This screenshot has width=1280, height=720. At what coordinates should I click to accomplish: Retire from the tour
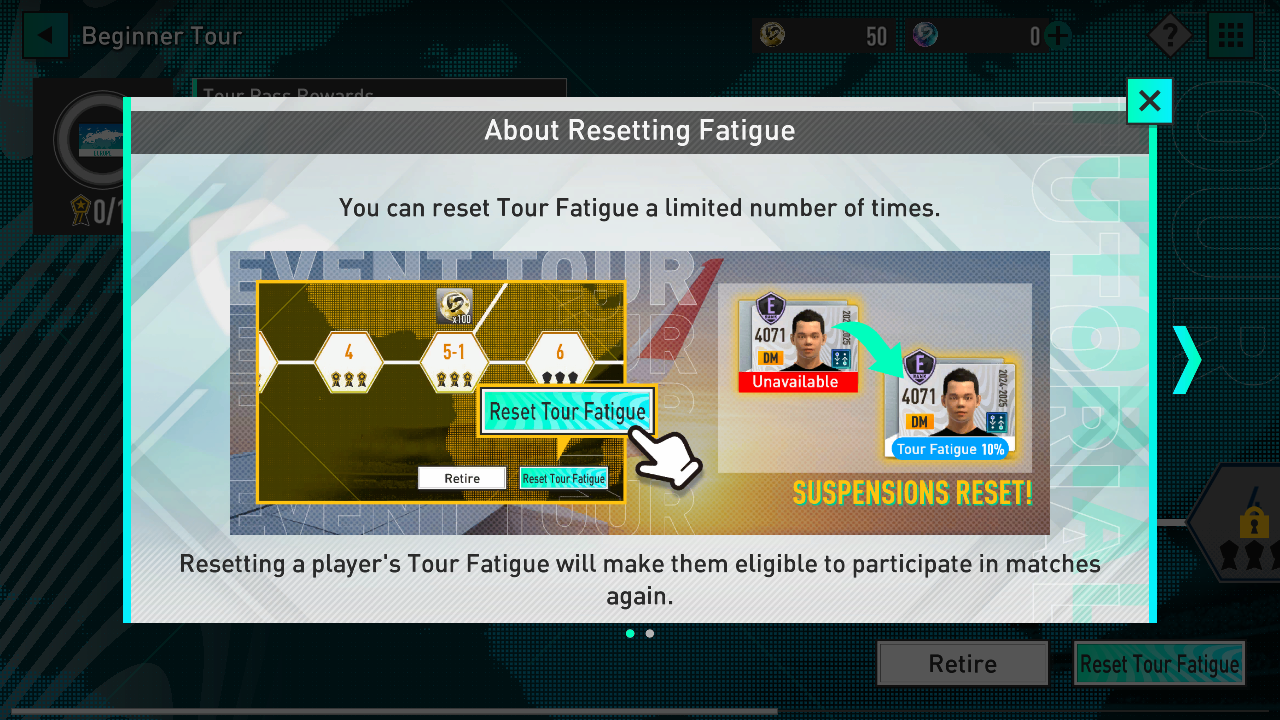point(962,664)
